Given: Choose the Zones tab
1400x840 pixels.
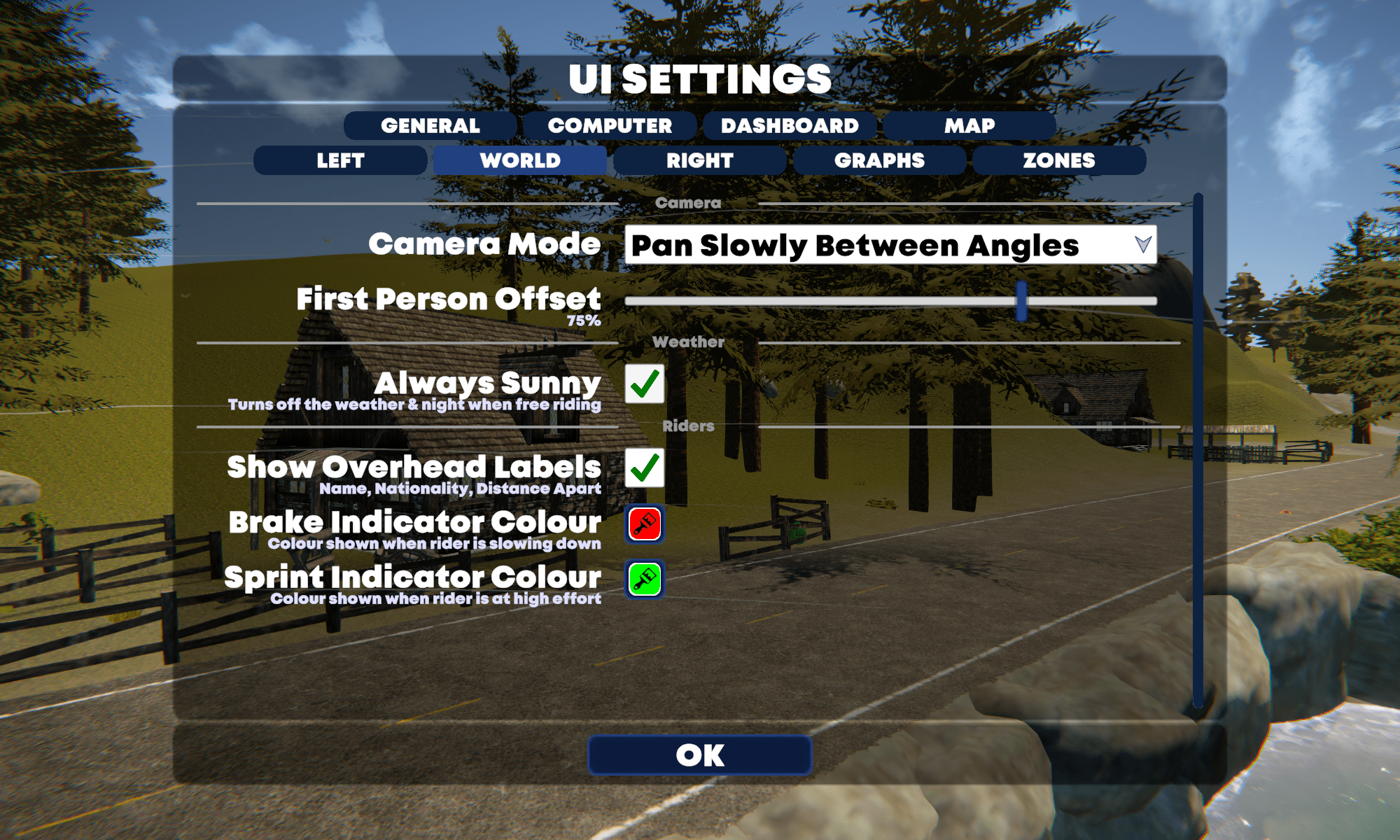Looking at the screenshot, I should coord(1059,160).
